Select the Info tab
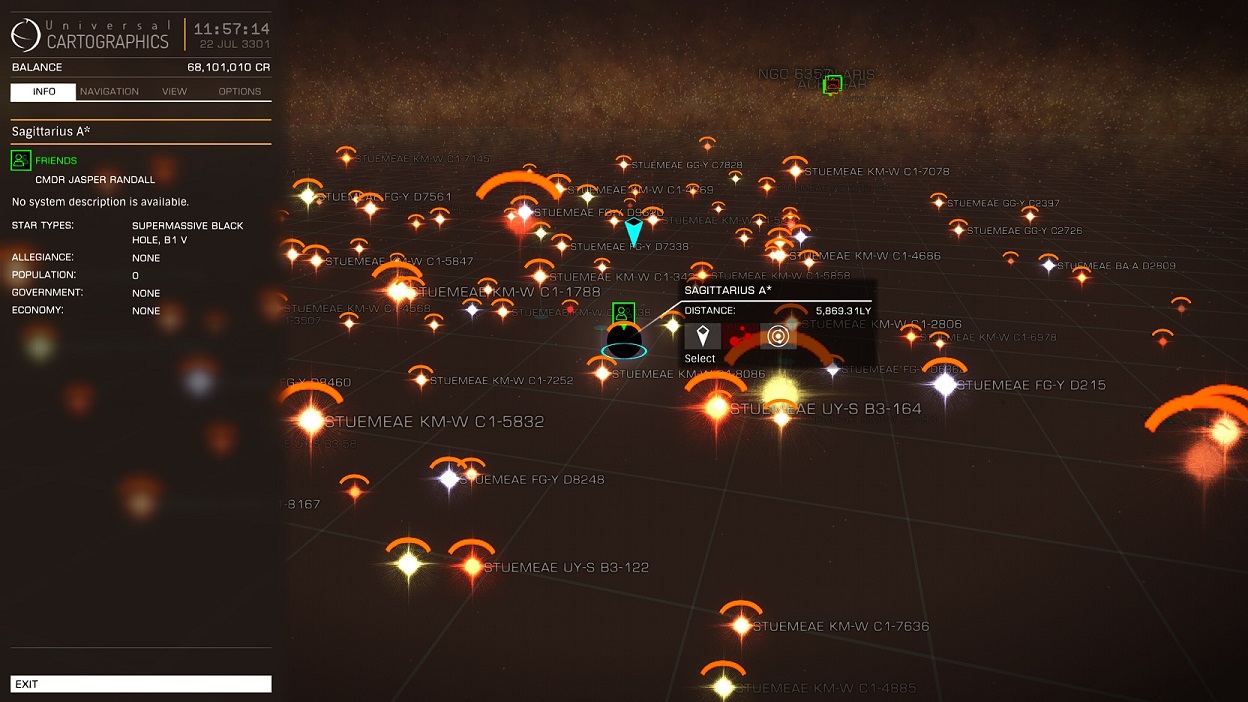 coord(43,91)
